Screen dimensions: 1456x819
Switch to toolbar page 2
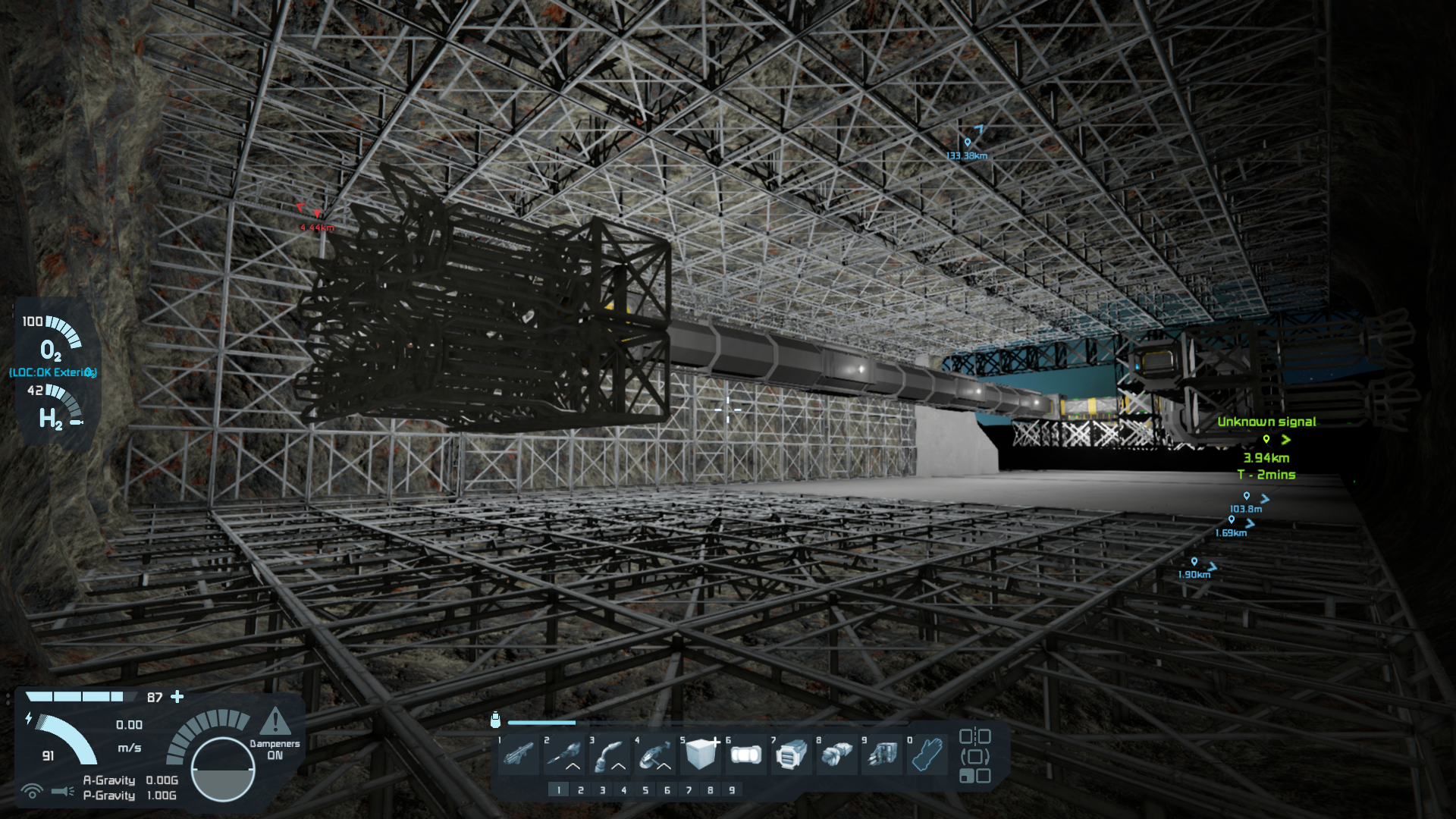click(581, 790)
